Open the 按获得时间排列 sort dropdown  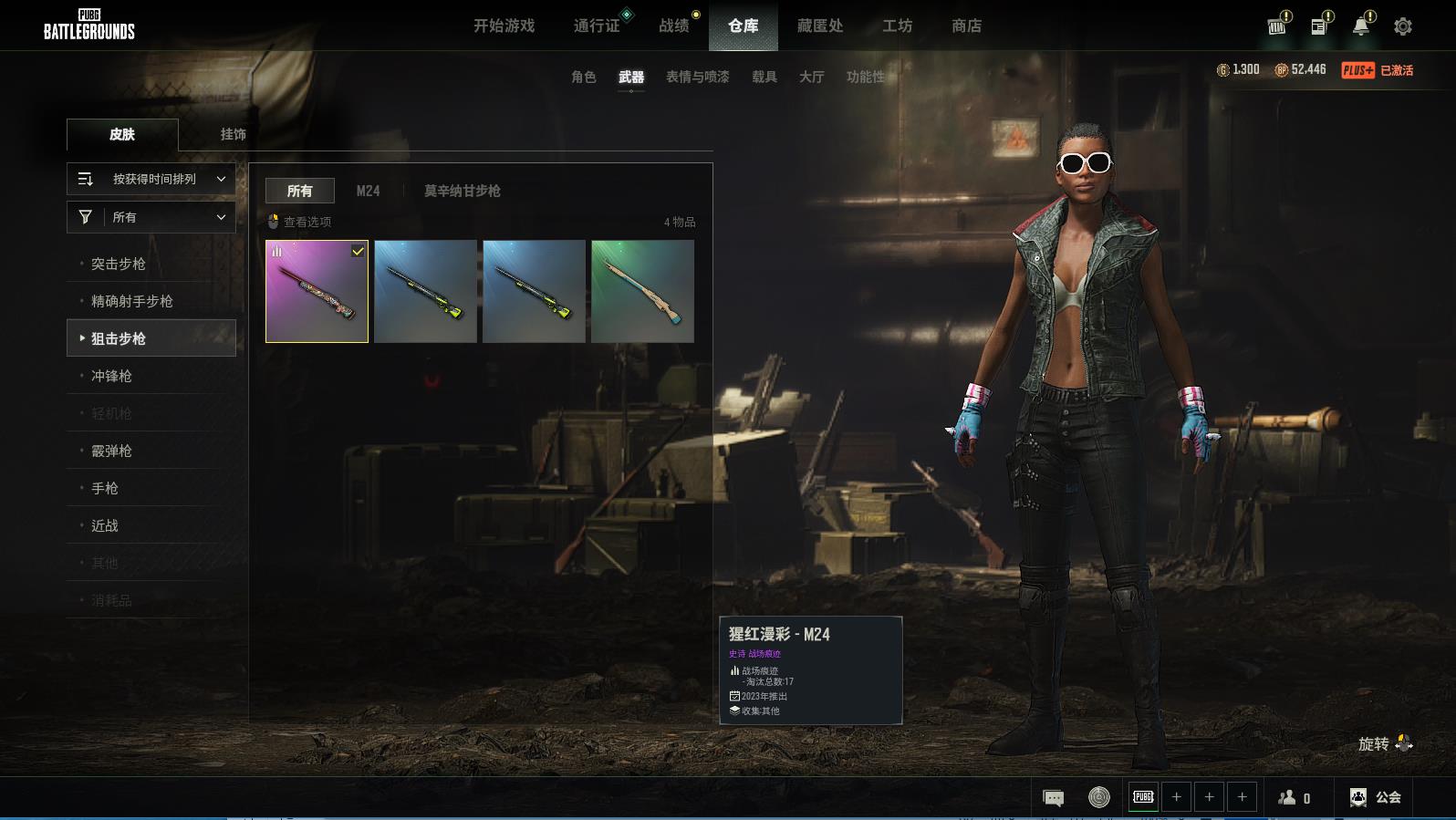coord(151,180)
